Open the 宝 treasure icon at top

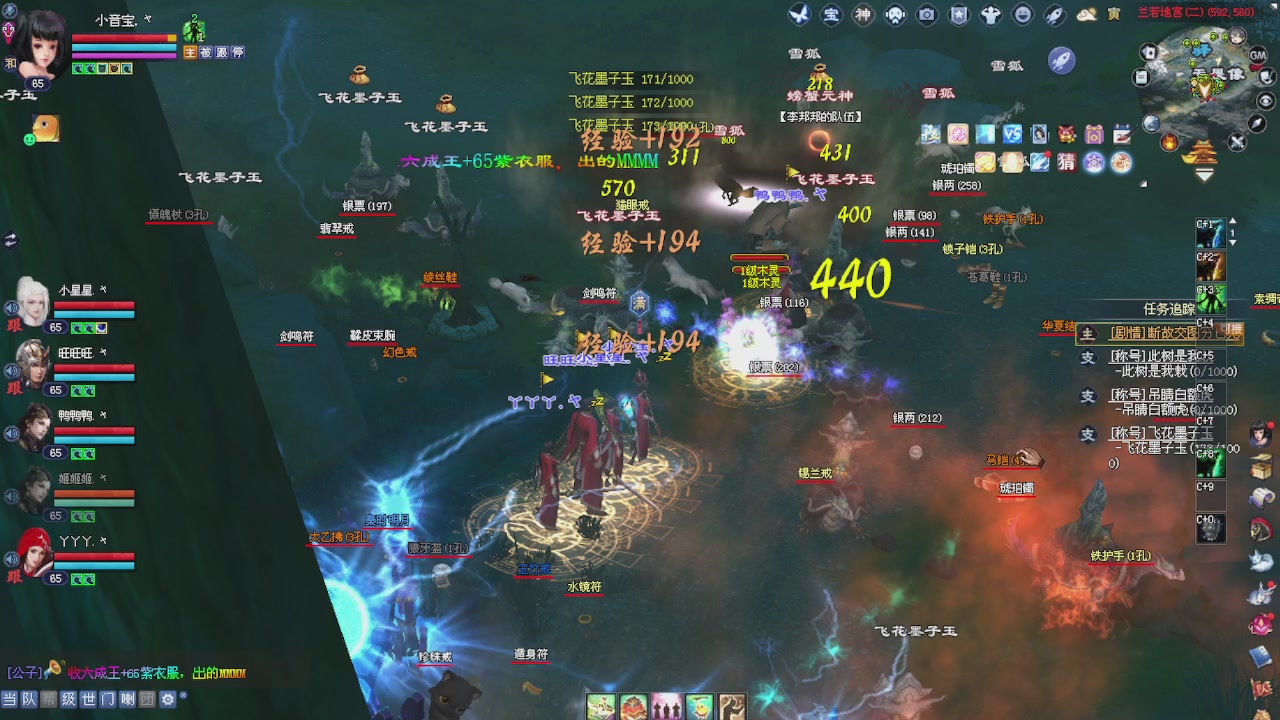tap(830, 14)
